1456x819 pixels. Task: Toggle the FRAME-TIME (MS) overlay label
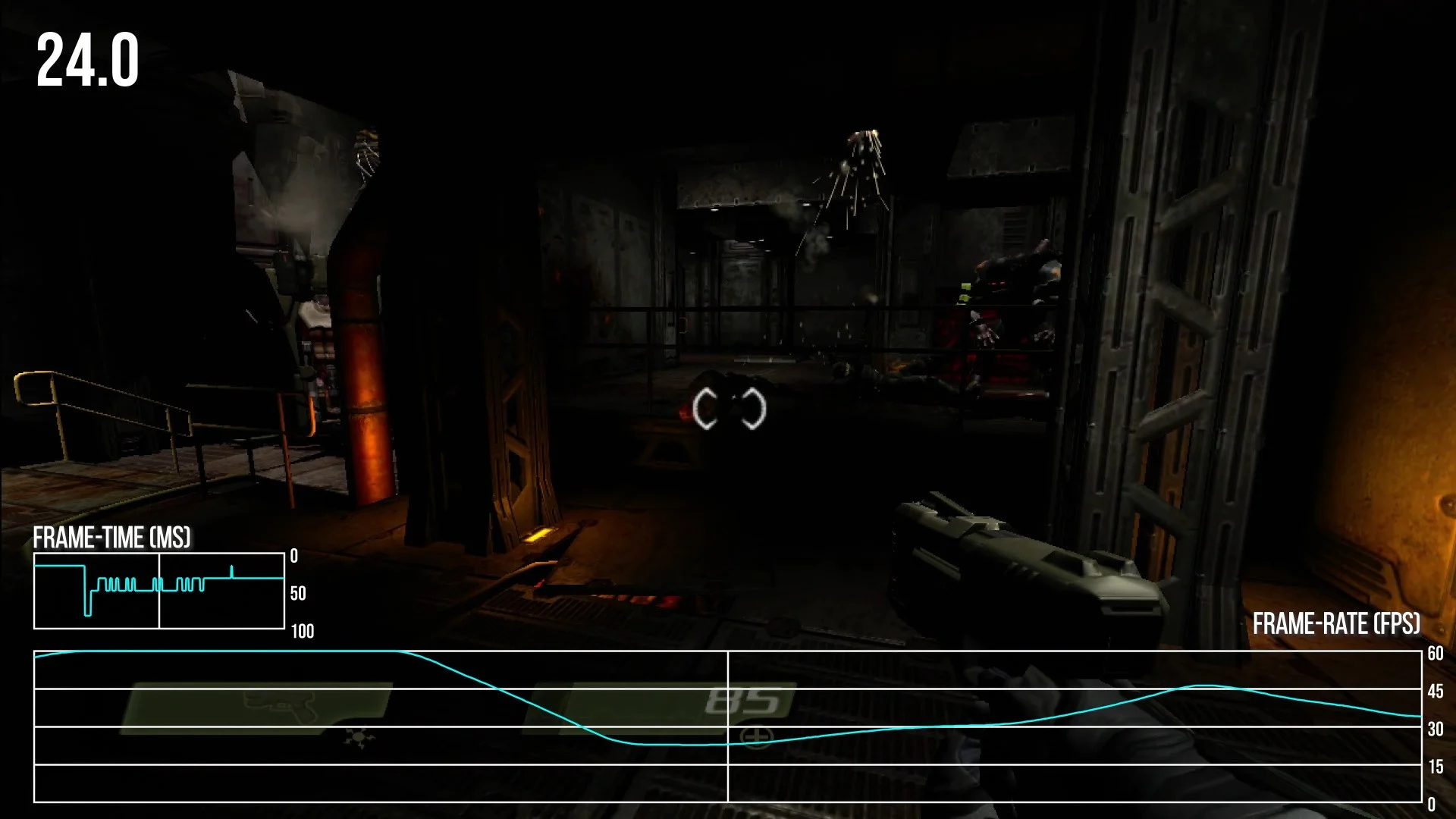(x=114, y=538)
